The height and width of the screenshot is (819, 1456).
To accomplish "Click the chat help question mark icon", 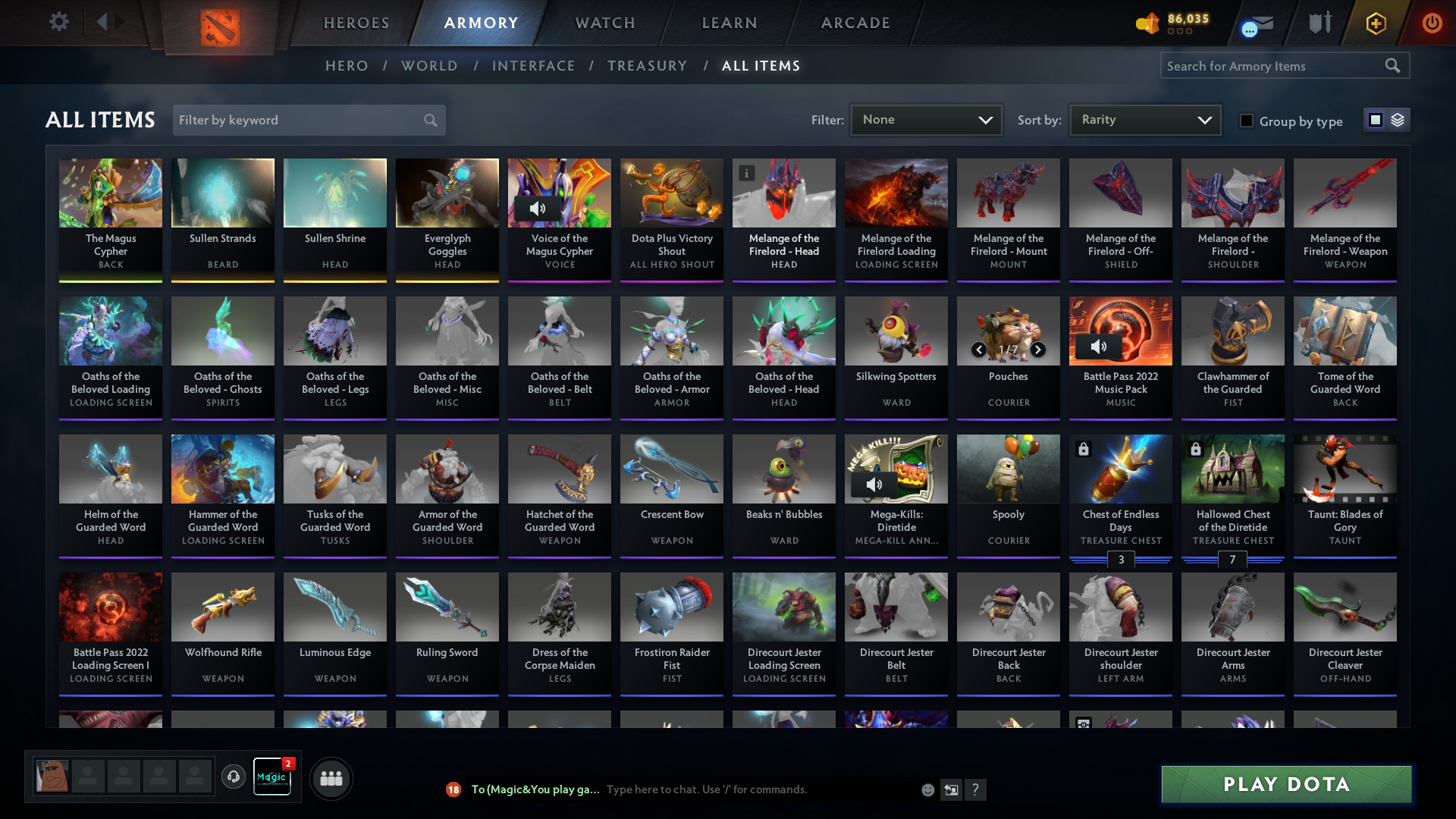I will click(976, 789).
